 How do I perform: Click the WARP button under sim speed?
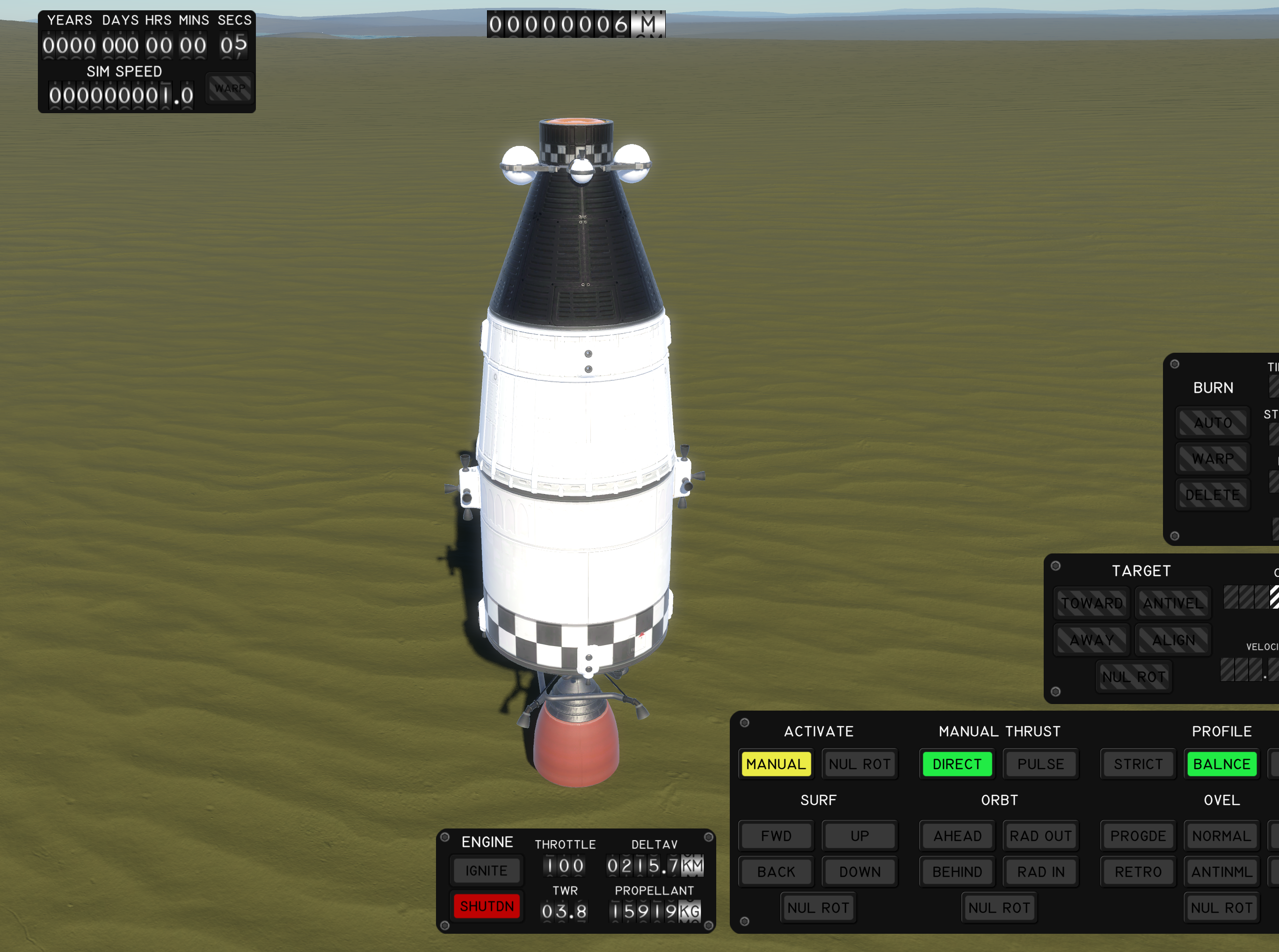[x=229, y=88]
